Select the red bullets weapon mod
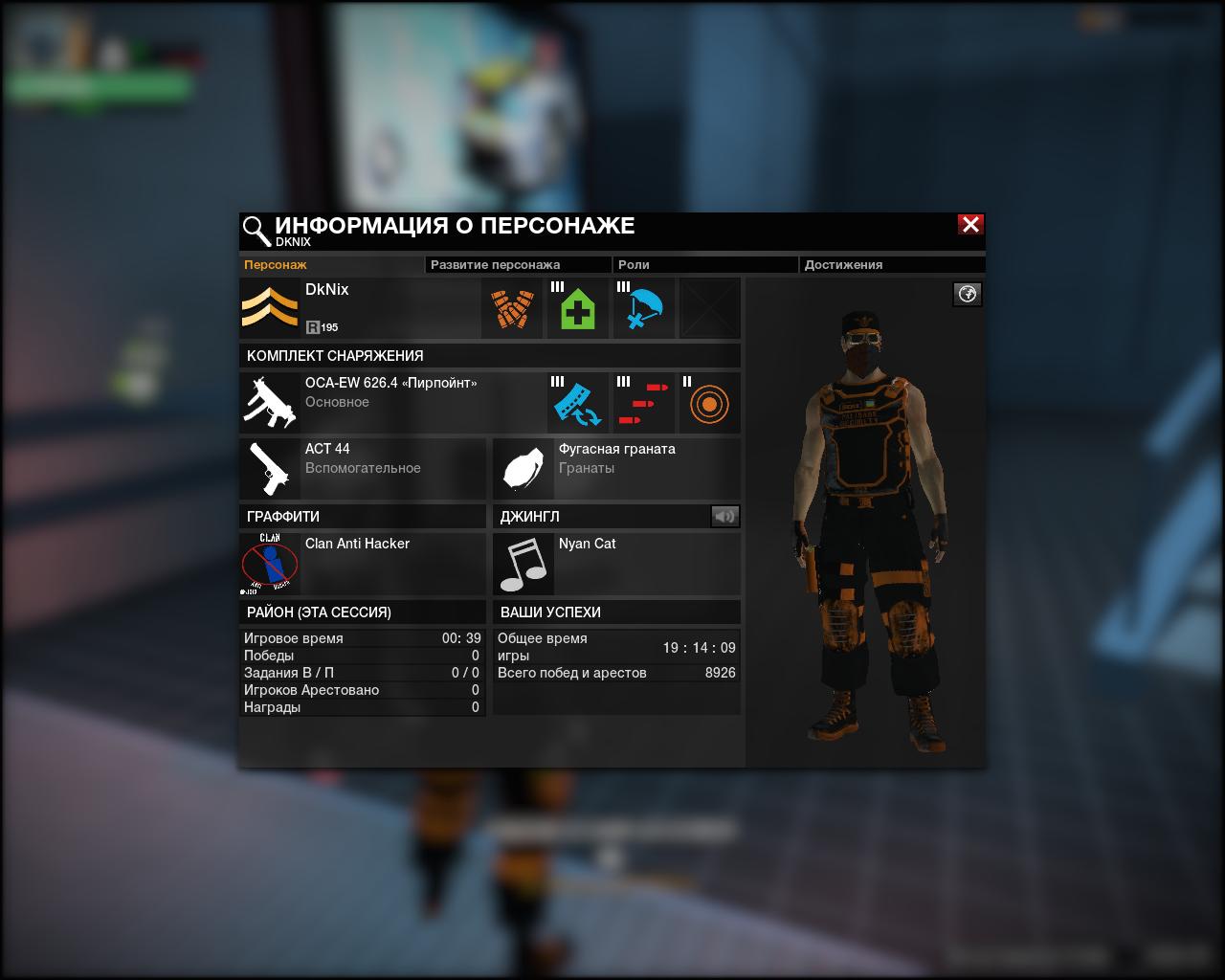Viewport: 1225px width, 980px height. 644,403
